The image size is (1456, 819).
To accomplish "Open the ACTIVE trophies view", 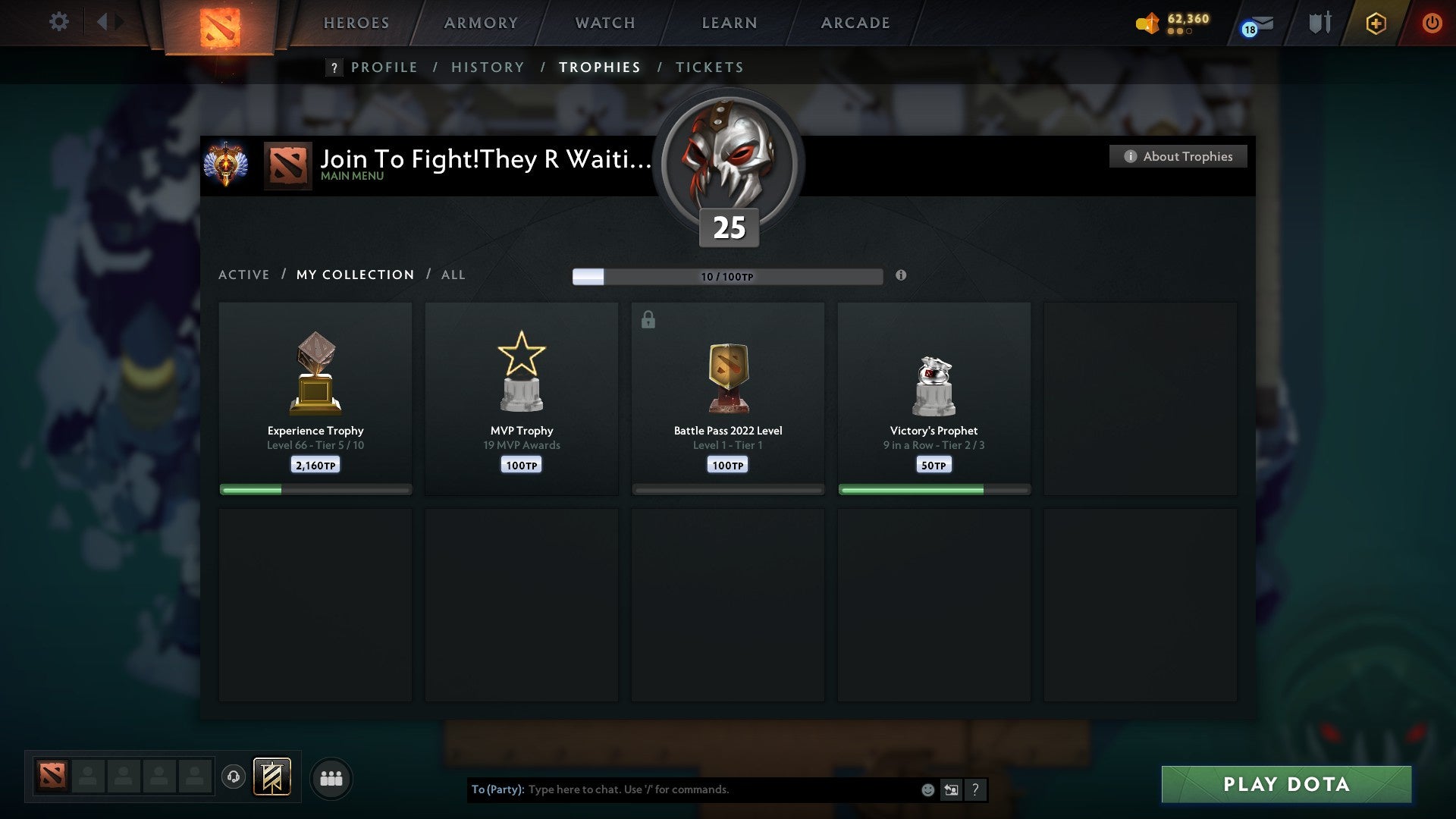I will click(244, 275).
